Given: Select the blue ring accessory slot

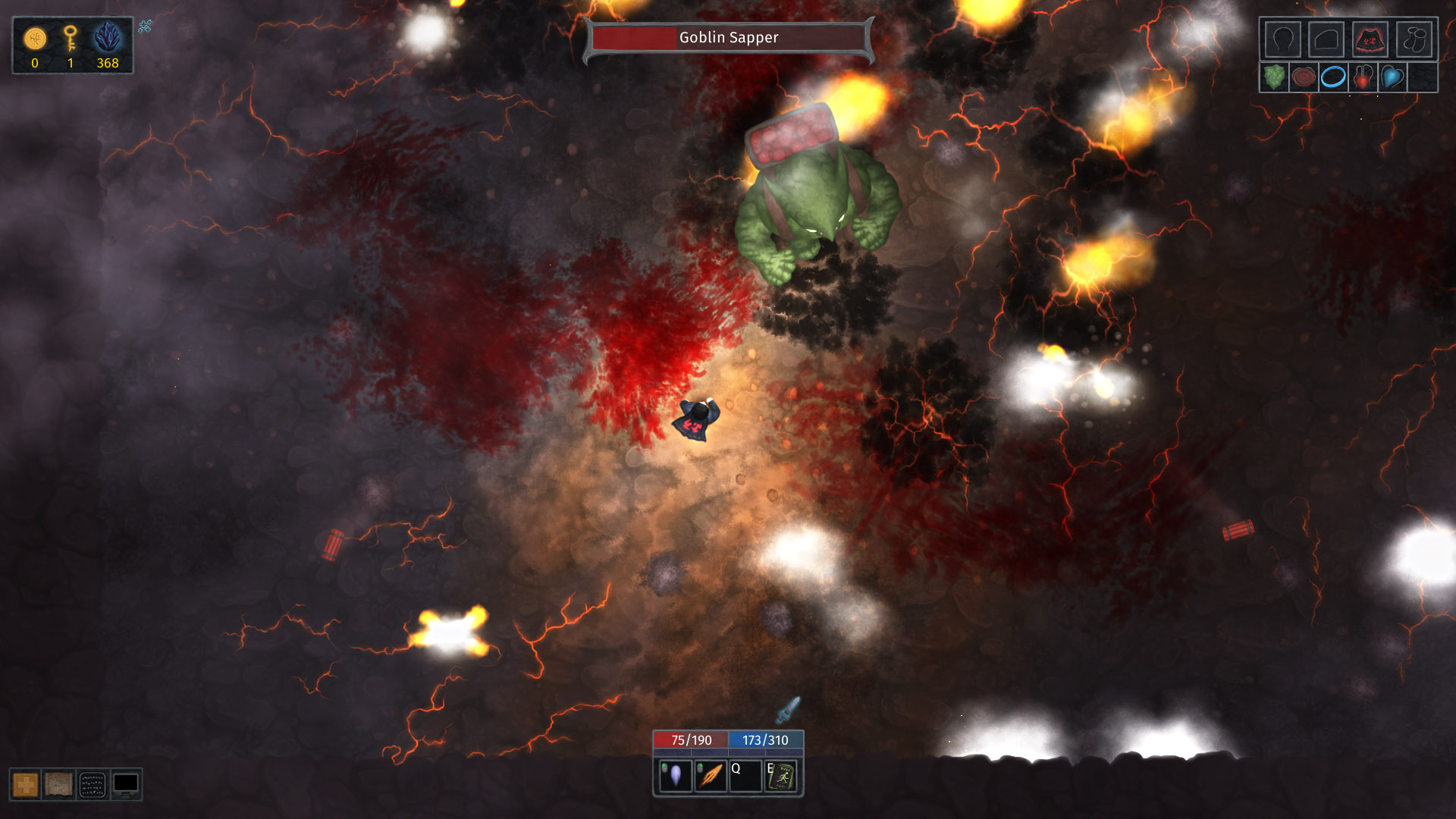Looking at the screenshot, I should coord(1333,78).
